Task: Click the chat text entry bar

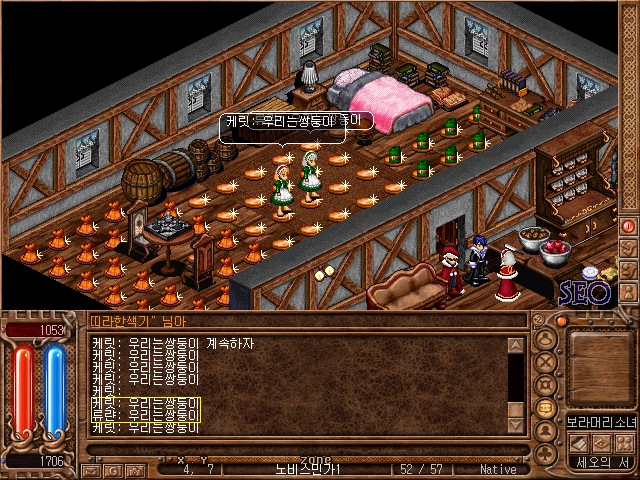Action: [x=300, y=450]
